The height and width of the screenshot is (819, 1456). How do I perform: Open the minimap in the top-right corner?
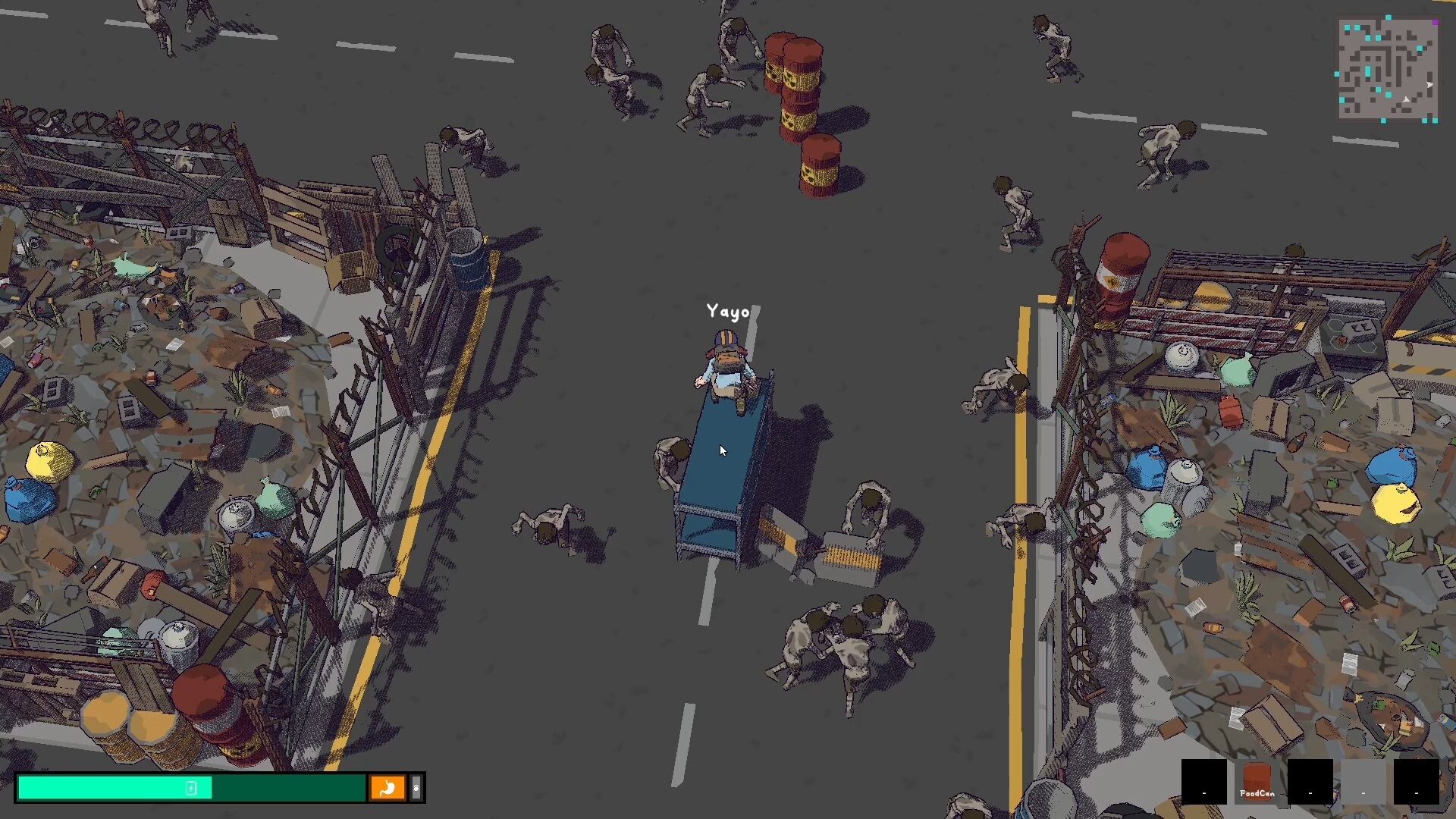[x=1388, y=68]
